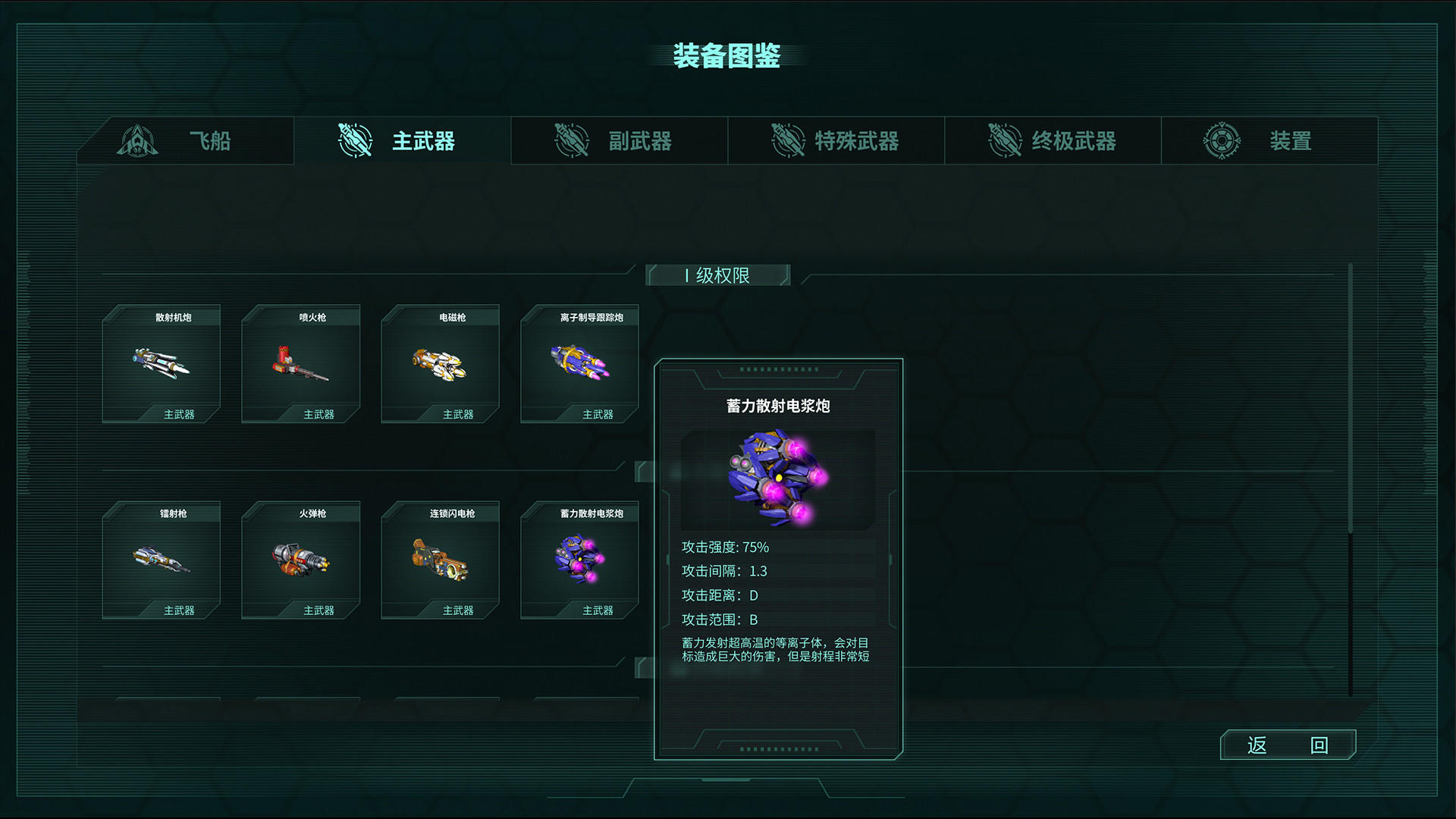Click the 主武器 crossed-weapons icon
Screen dimensions: 1456x819
[353, 140]
